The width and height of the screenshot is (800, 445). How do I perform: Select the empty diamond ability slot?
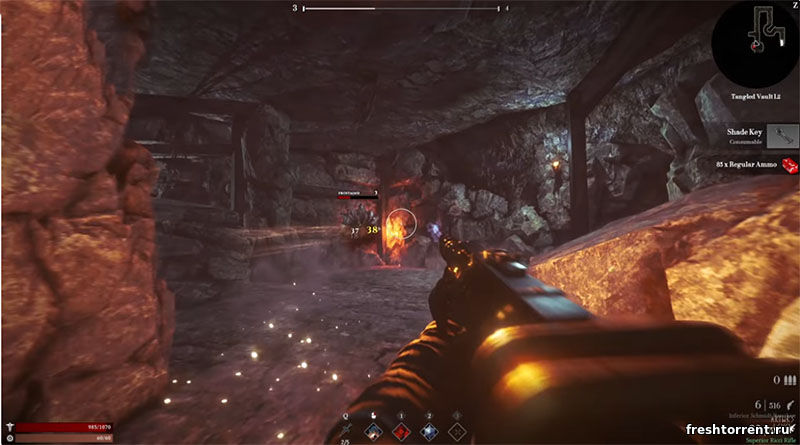456,431
